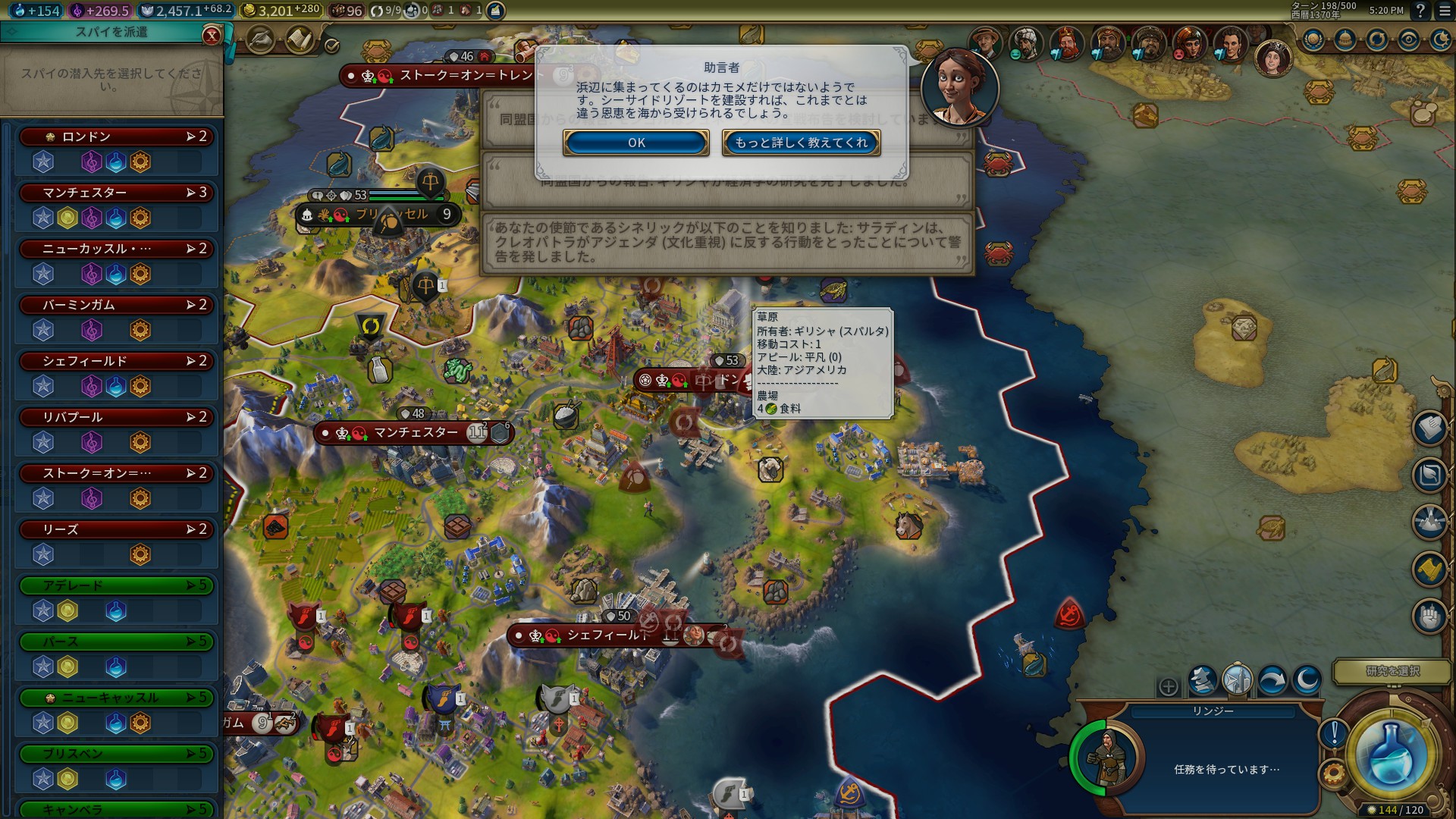
Task: Select パース from the city list
Action: (x=118, y=642)
